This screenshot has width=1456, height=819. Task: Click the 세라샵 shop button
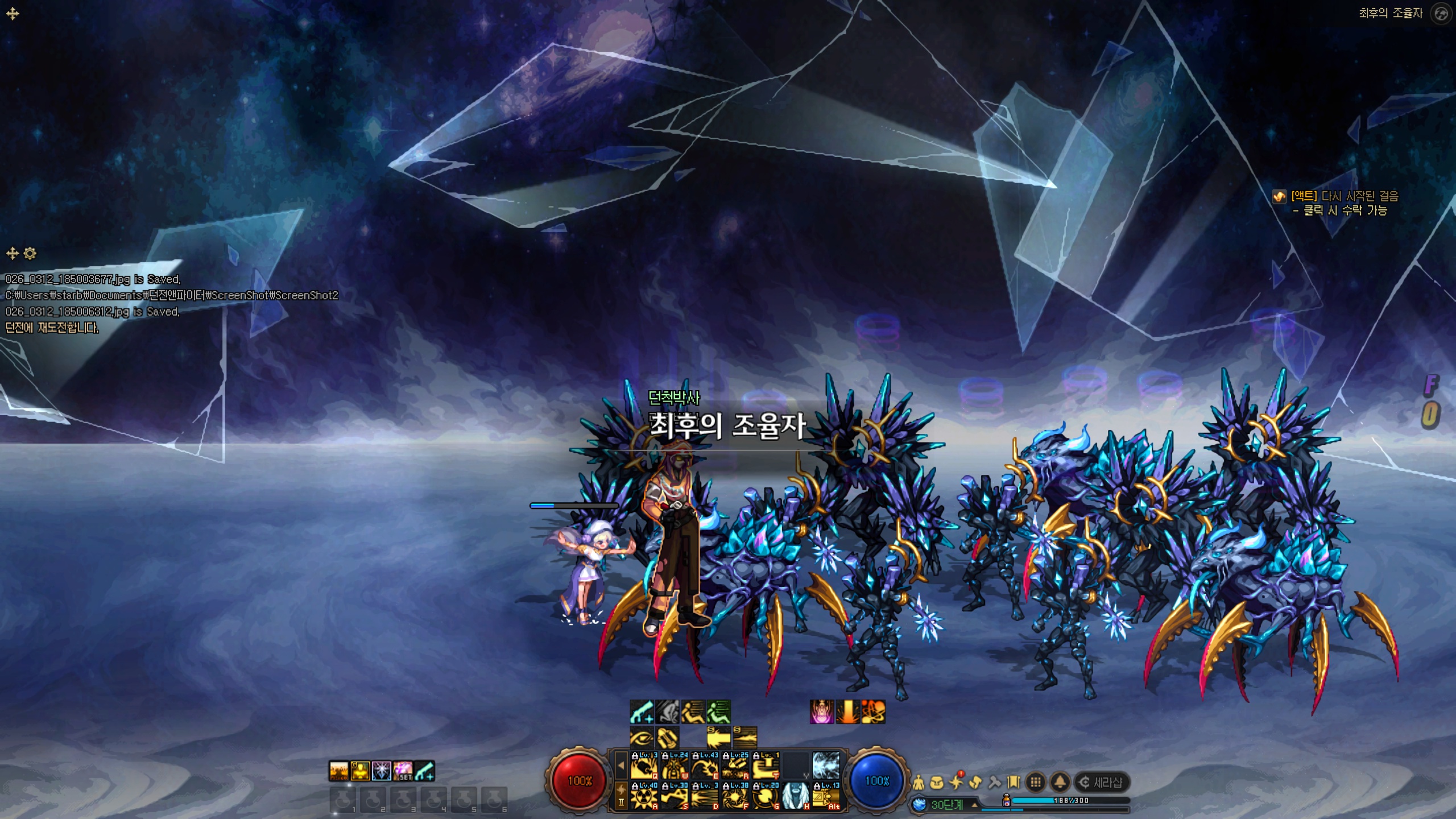(1101, 783)
